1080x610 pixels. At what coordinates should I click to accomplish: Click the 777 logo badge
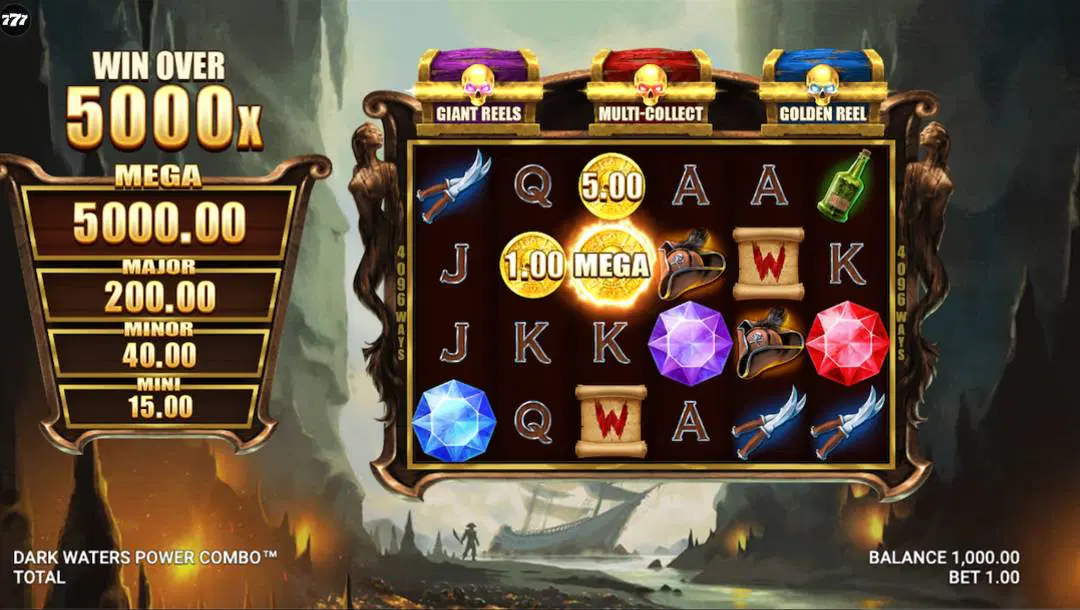click(x=15, y=18)
